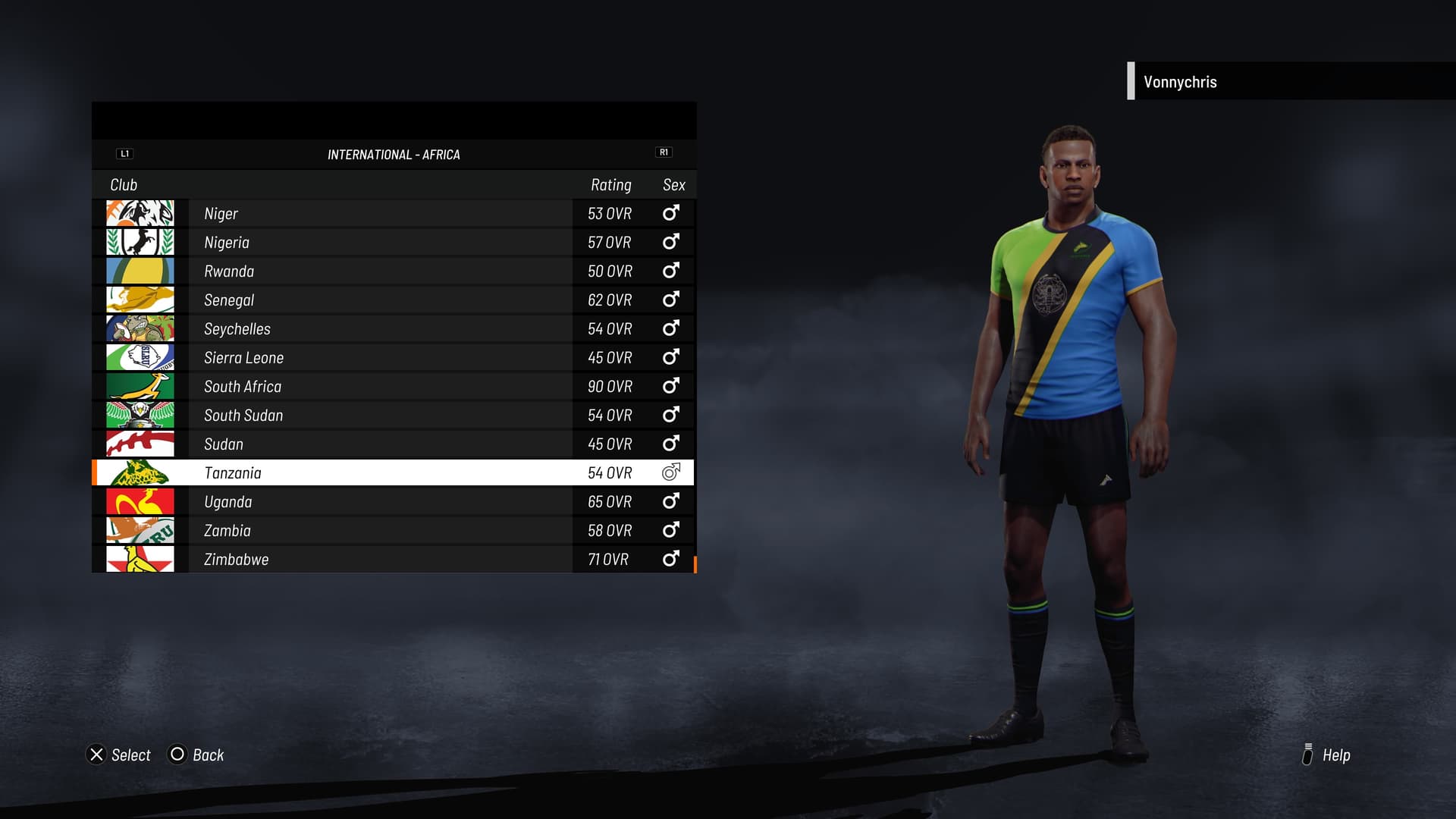Screen dimensions: 1456x819
Task: Confirm the highlighted Tanzania row
Action: 393,473
